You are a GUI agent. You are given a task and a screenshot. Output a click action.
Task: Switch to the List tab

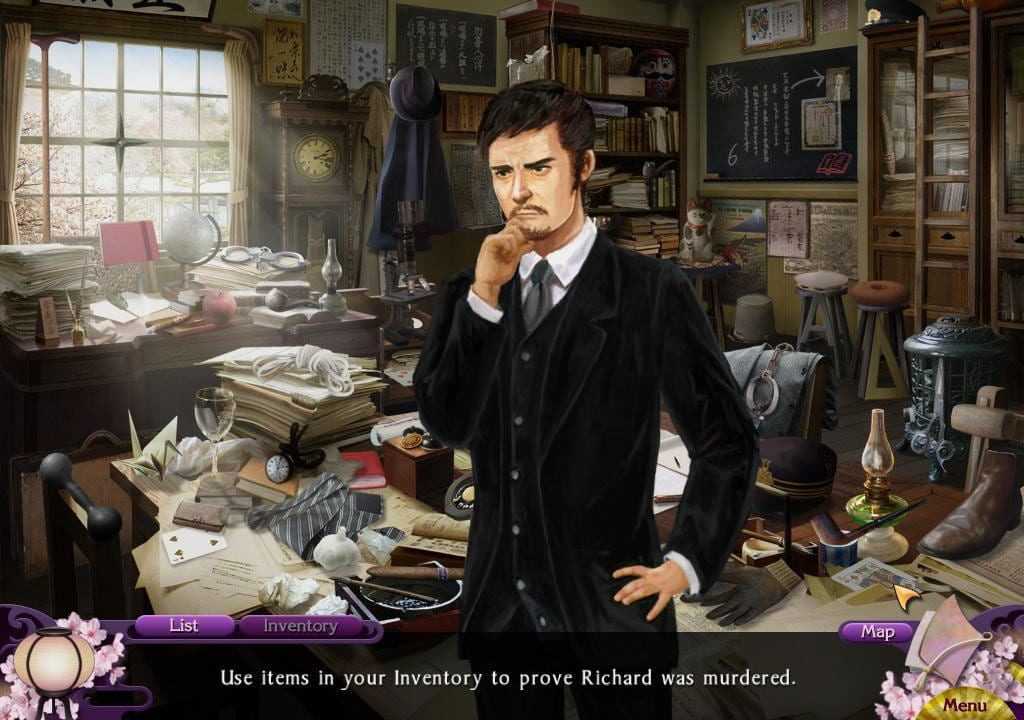(x=184, y=626)
